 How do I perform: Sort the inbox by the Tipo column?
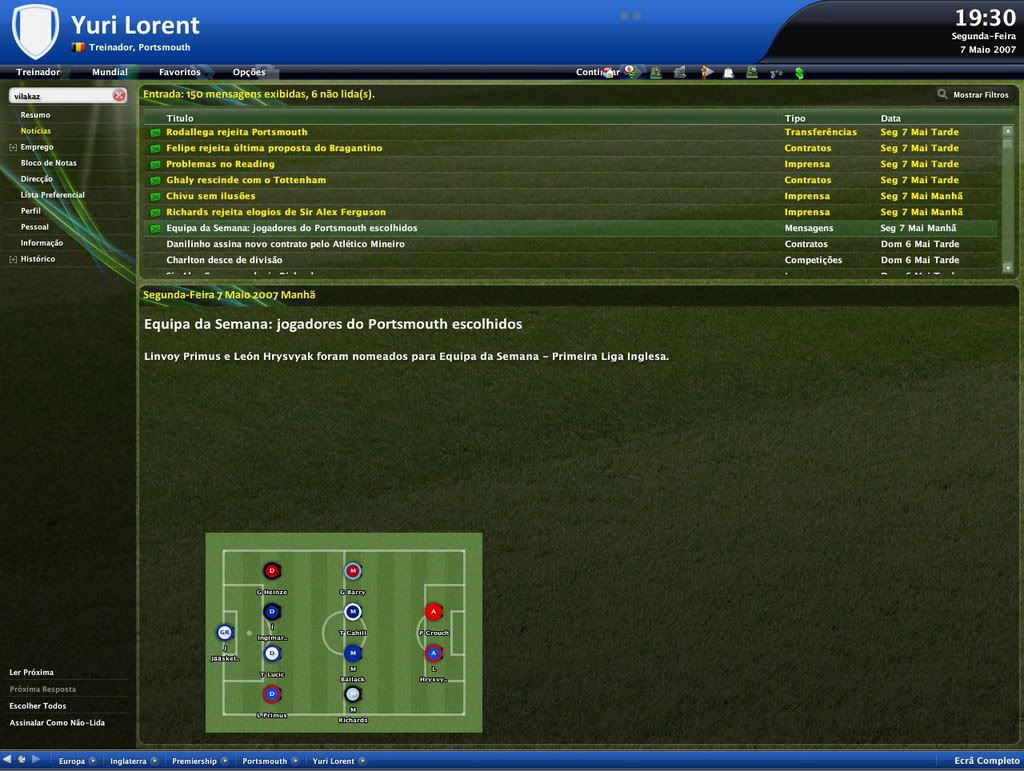[795, 118]
